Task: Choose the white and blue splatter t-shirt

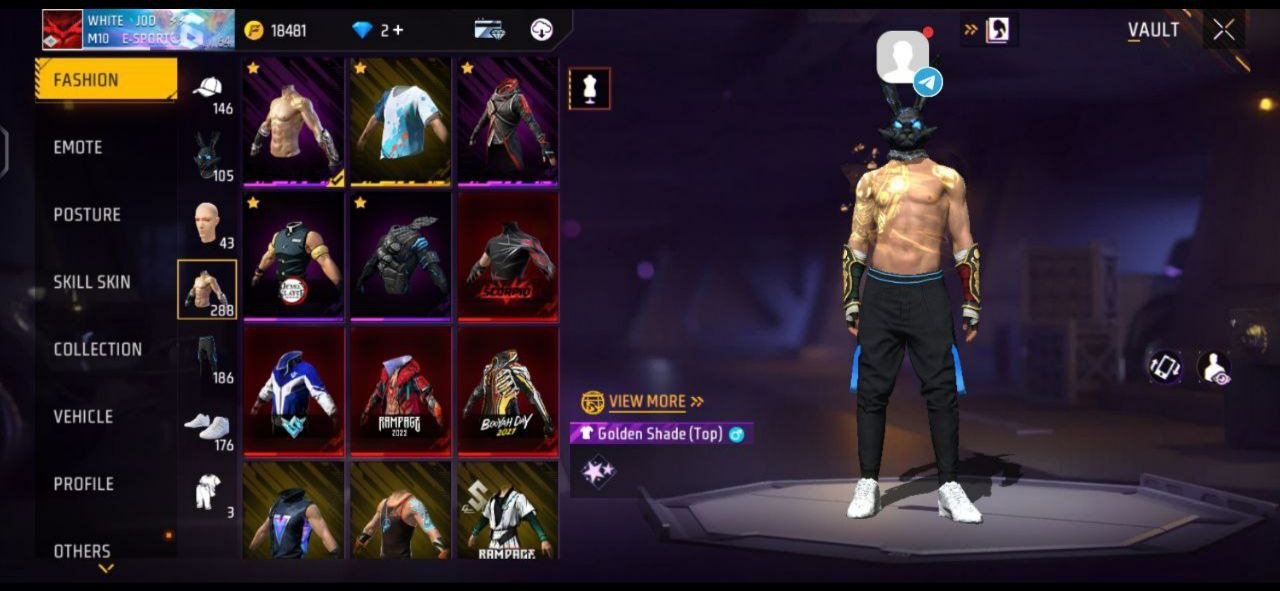Action: point(400,121)
